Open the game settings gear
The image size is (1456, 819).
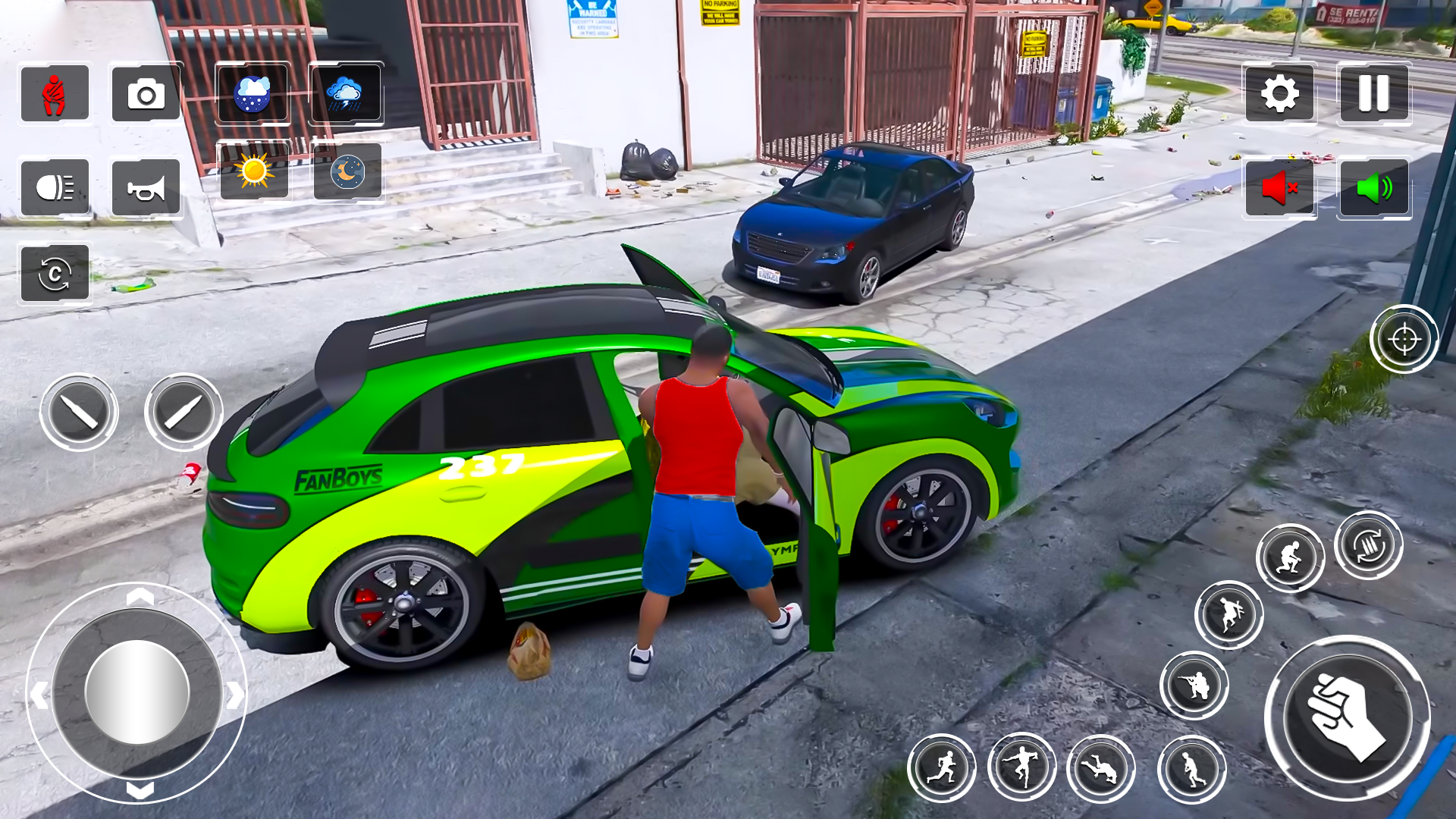coord(1280,94)
